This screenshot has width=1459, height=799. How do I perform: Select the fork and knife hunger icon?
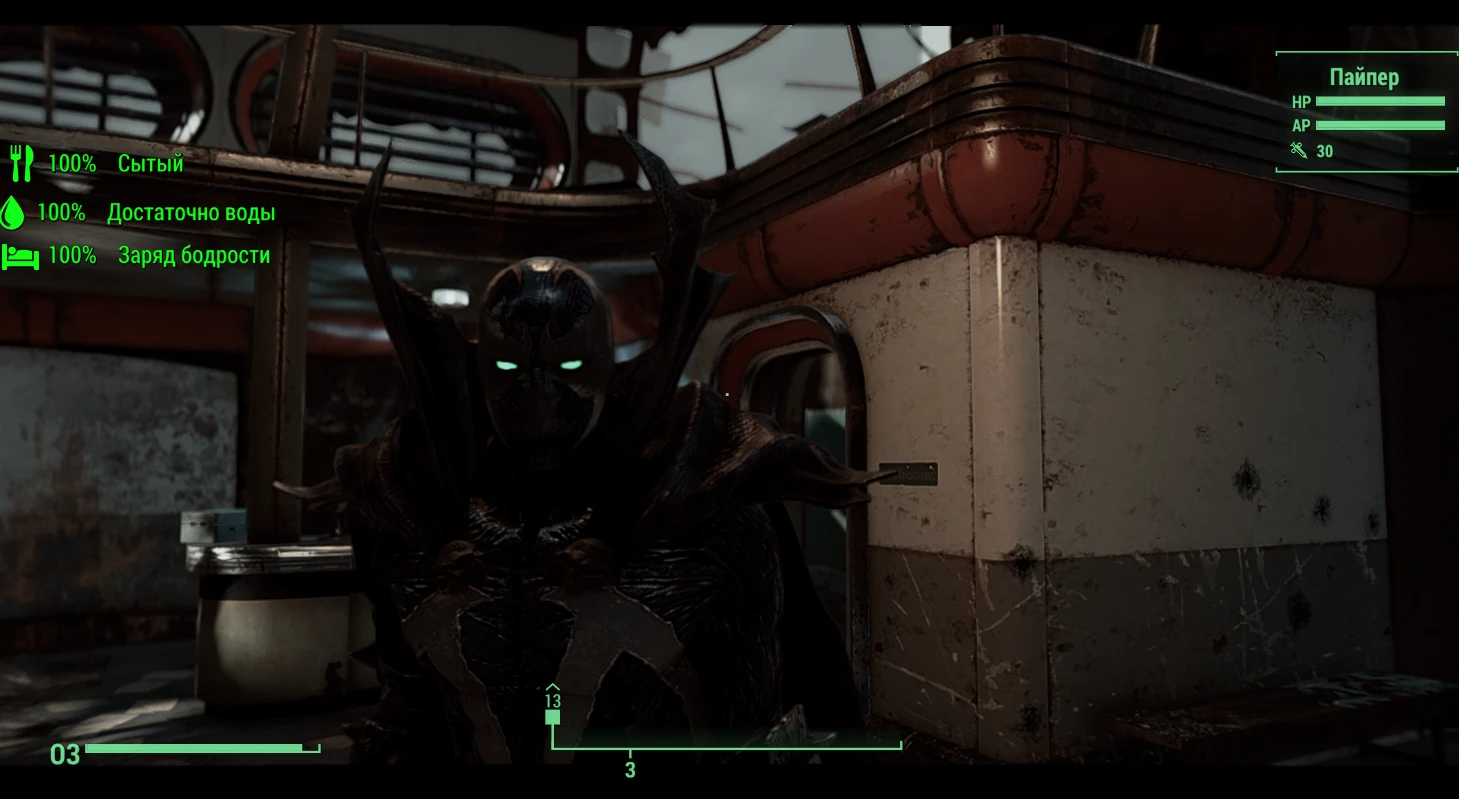click(x=20, y=163)
